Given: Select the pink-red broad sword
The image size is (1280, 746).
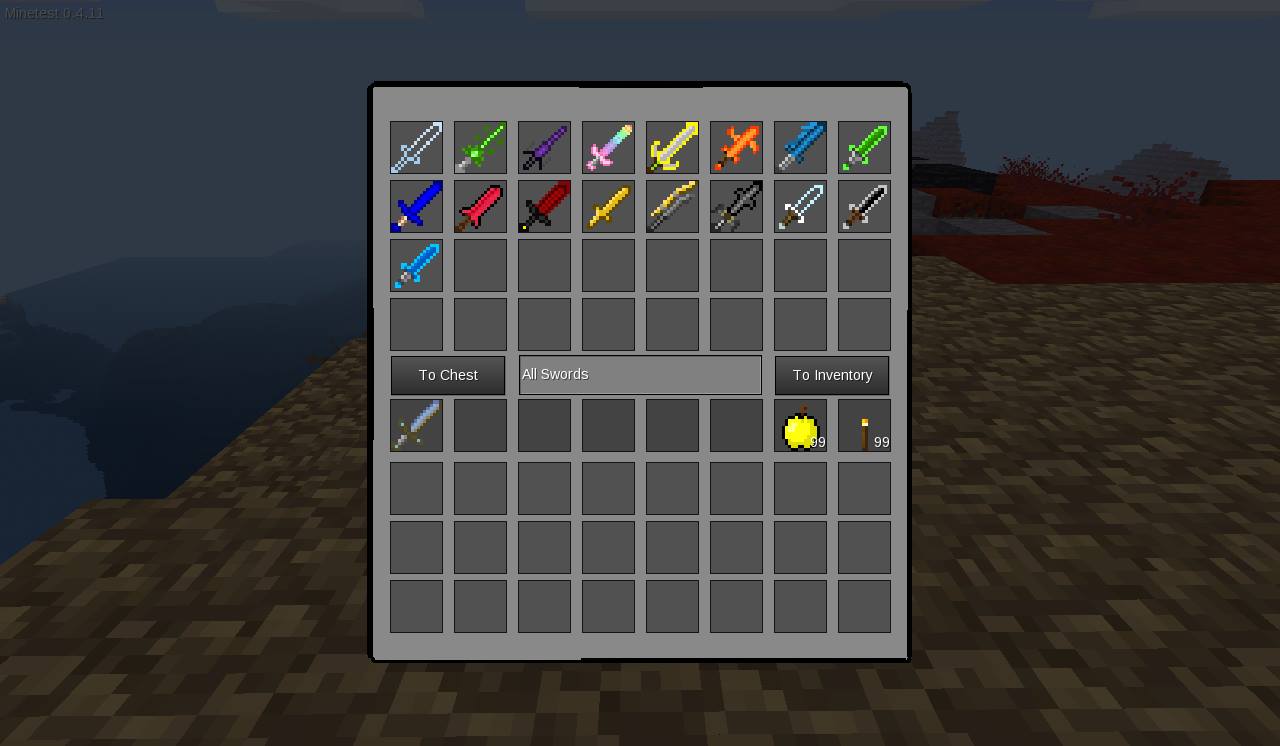Looking at the screenshot, I should click(x=480, y=206).
